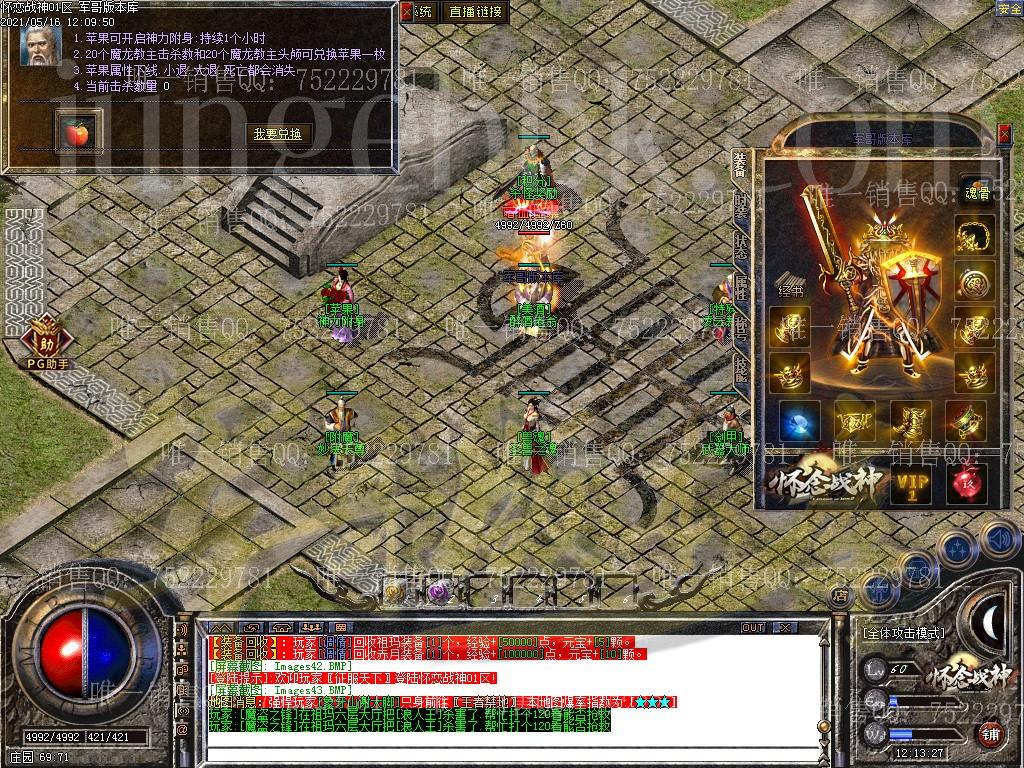Open the 店 shop button
This screenshot has width=1024, height=768.
(x=840, y=595)
